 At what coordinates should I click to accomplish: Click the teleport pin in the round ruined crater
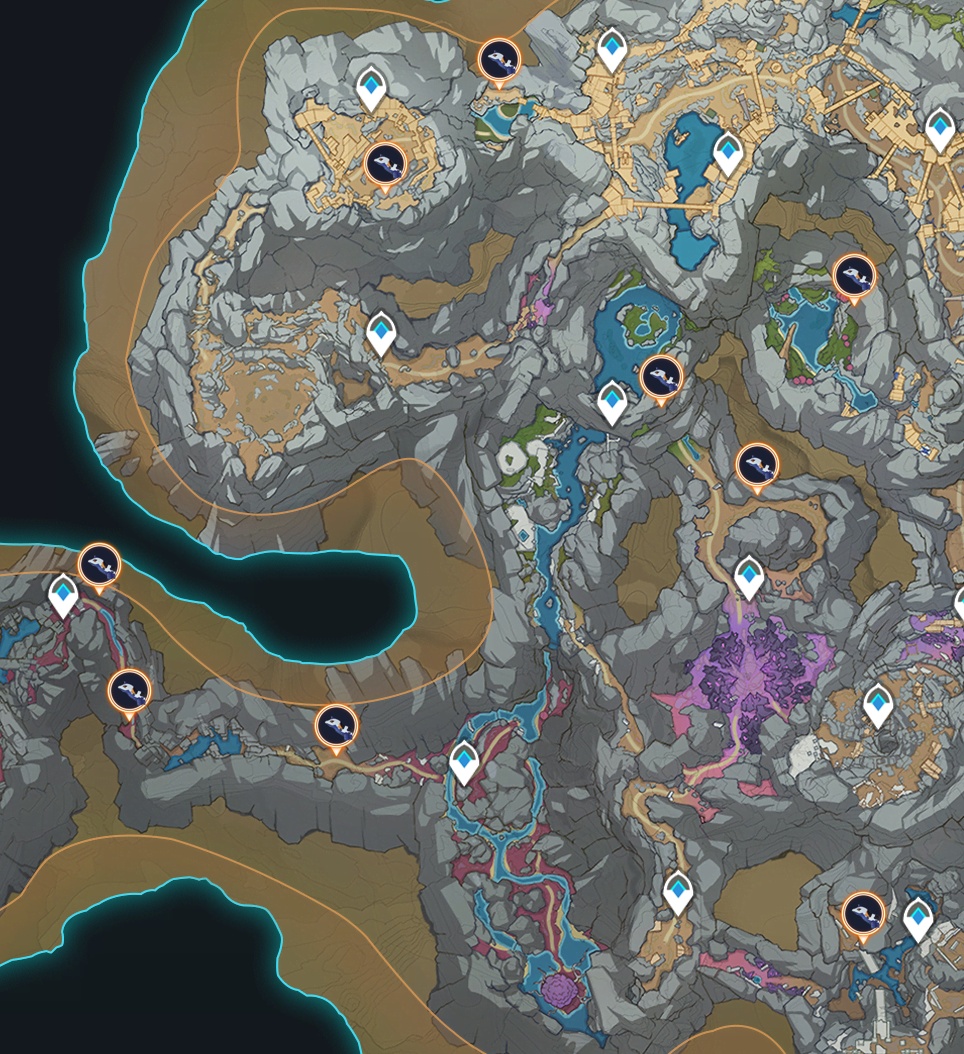click(878, 704)
